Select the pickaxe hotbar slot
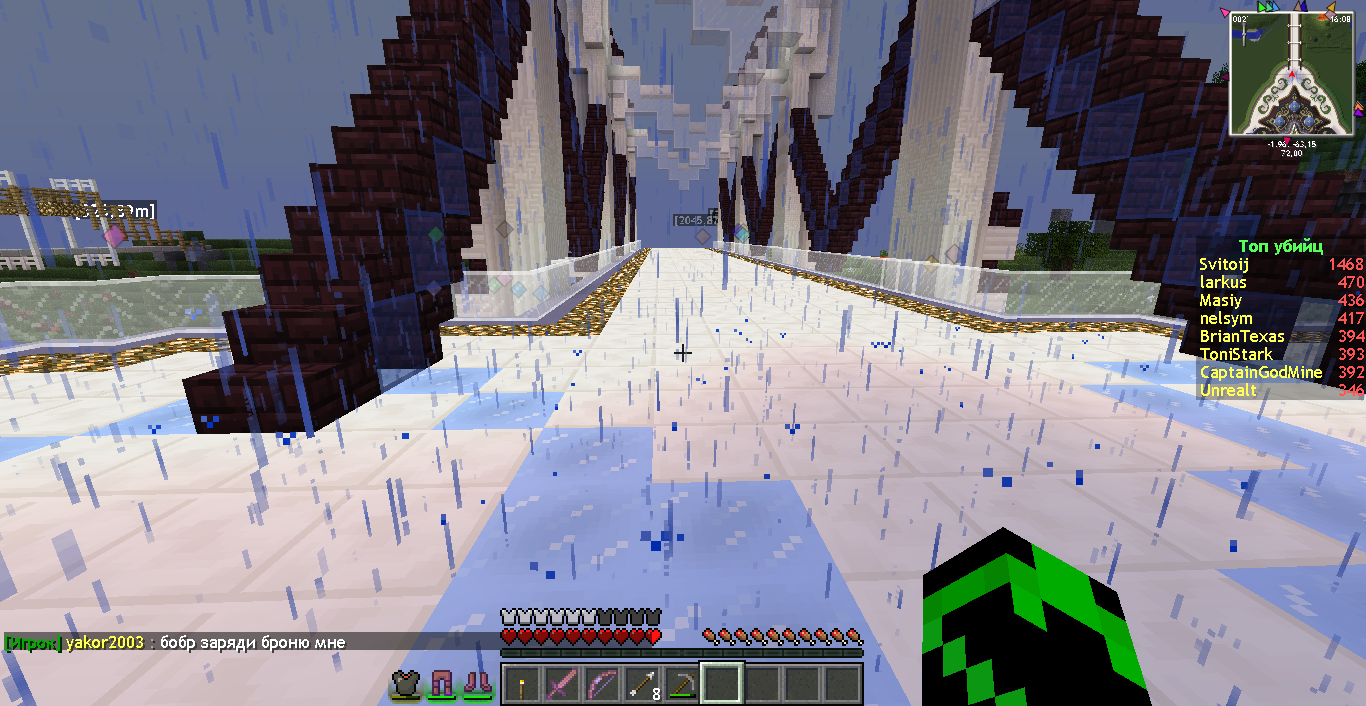1366x706 pixels. pos(681,685)
